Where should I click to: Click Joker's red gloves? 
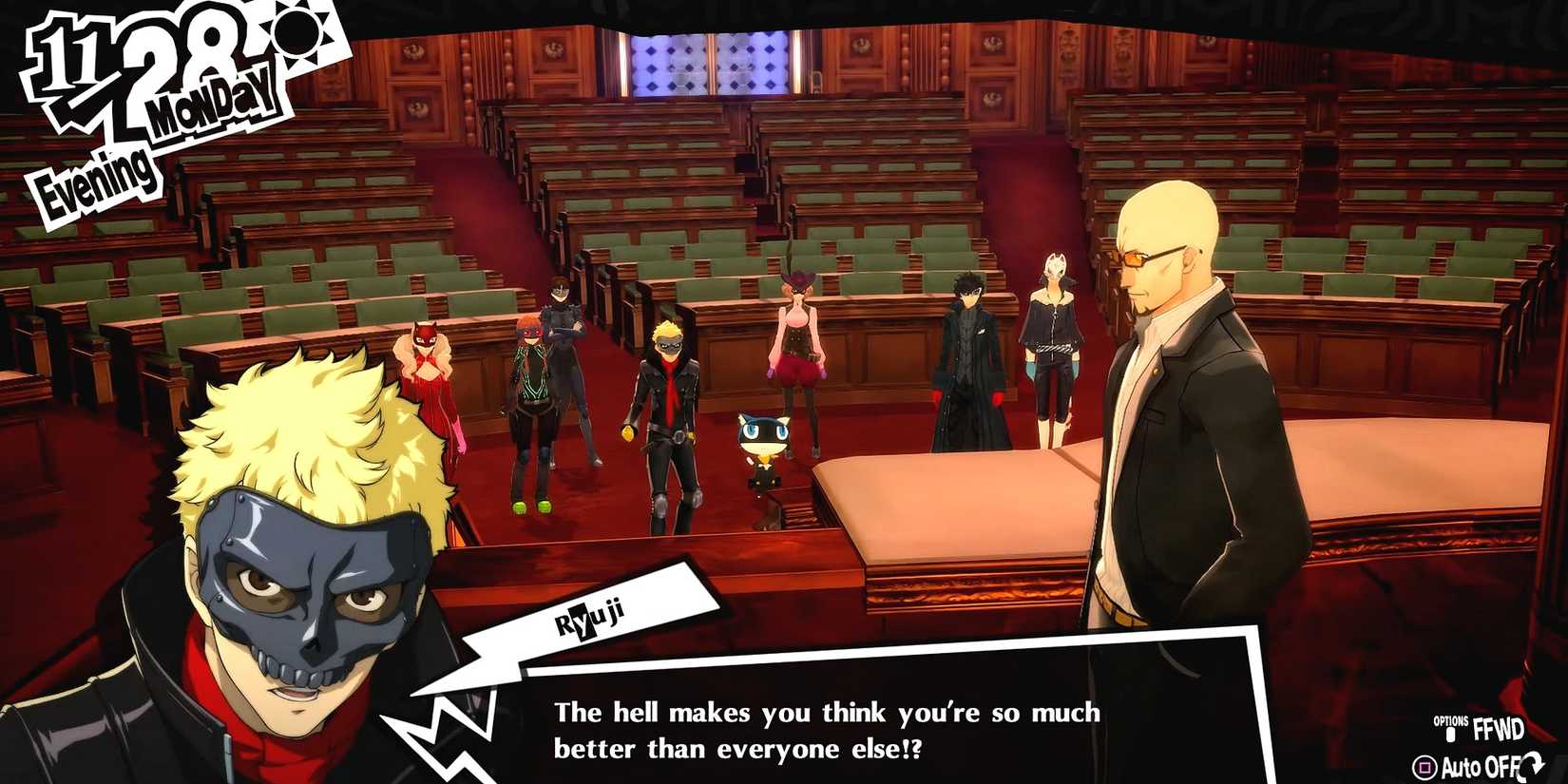[x=996, y=397]
